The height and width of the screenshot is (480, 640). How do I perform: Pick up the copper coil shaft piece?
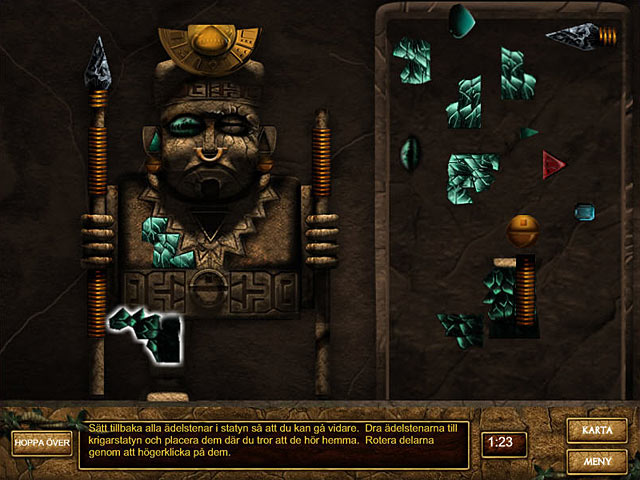tap(526, 291)
